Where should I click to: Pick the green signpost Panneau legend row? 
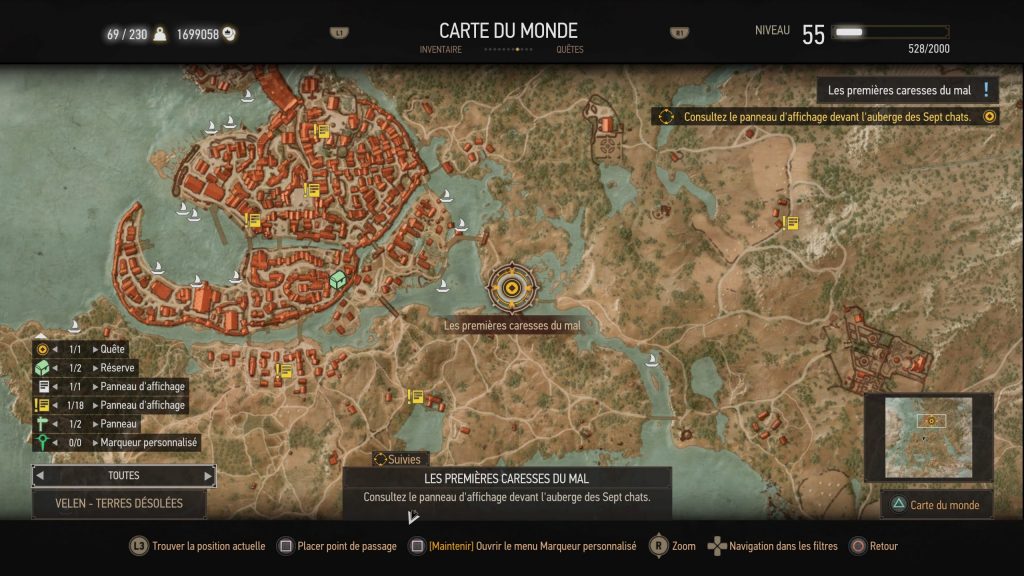112,423
